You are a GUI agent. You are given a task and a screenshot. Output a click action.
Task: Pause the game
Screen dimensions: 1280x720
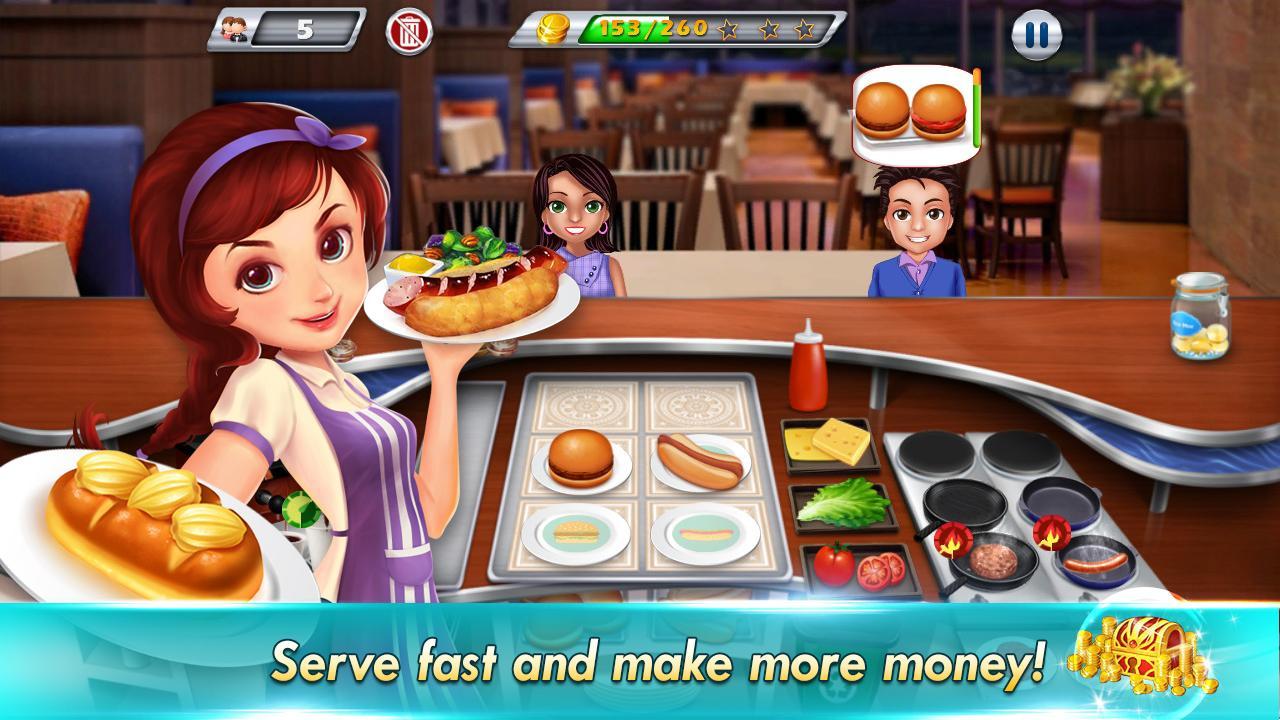[x=1034, y=34]
